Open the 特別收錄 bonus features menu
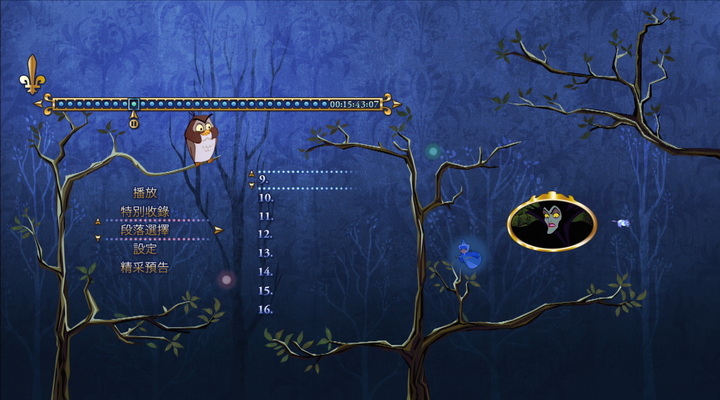Screen dimensions: 720x400 coord(145,211)
